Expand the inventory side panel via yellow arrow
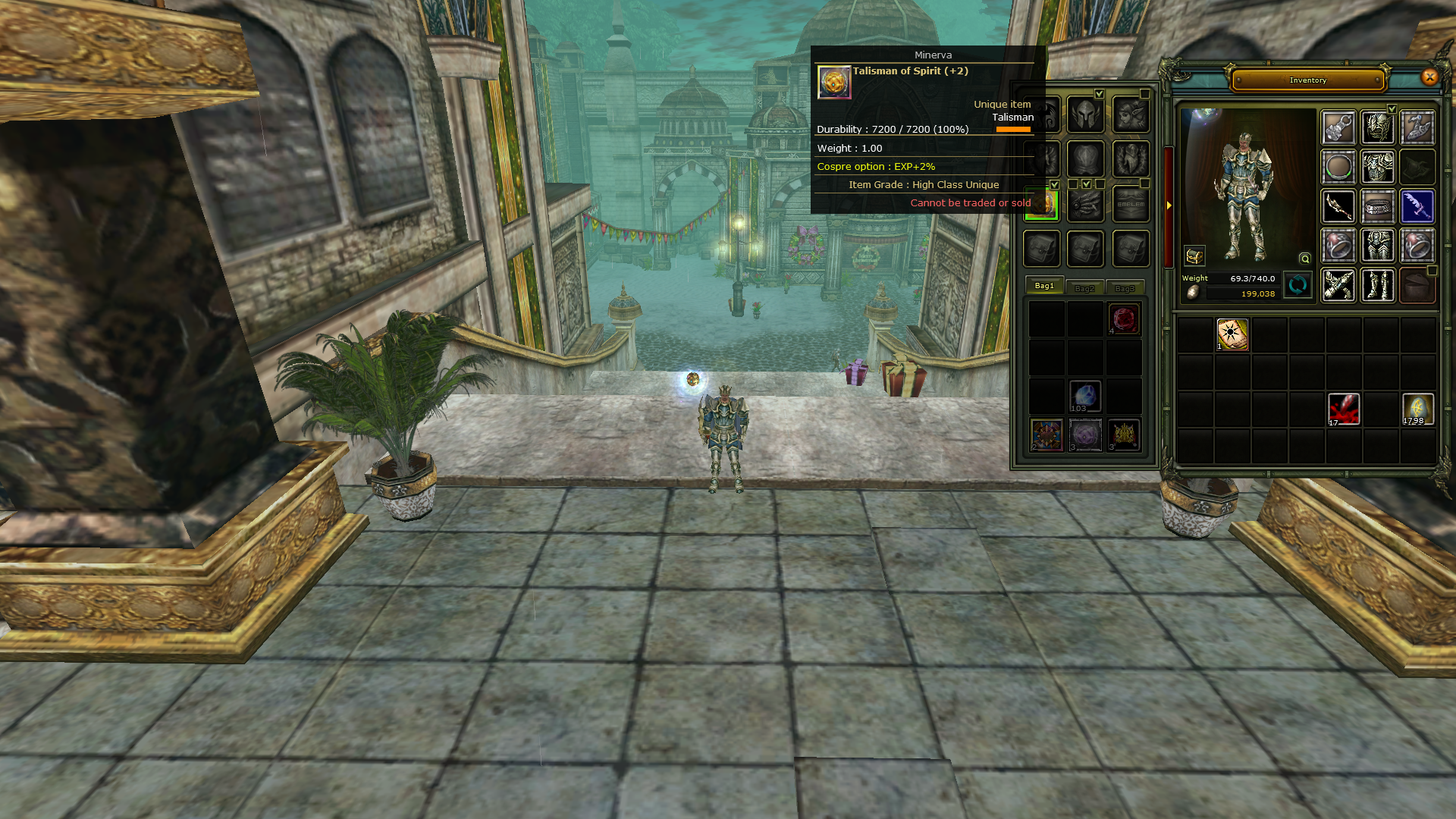The height and width of the screenshot is (819, 1456). (1169, 205)
